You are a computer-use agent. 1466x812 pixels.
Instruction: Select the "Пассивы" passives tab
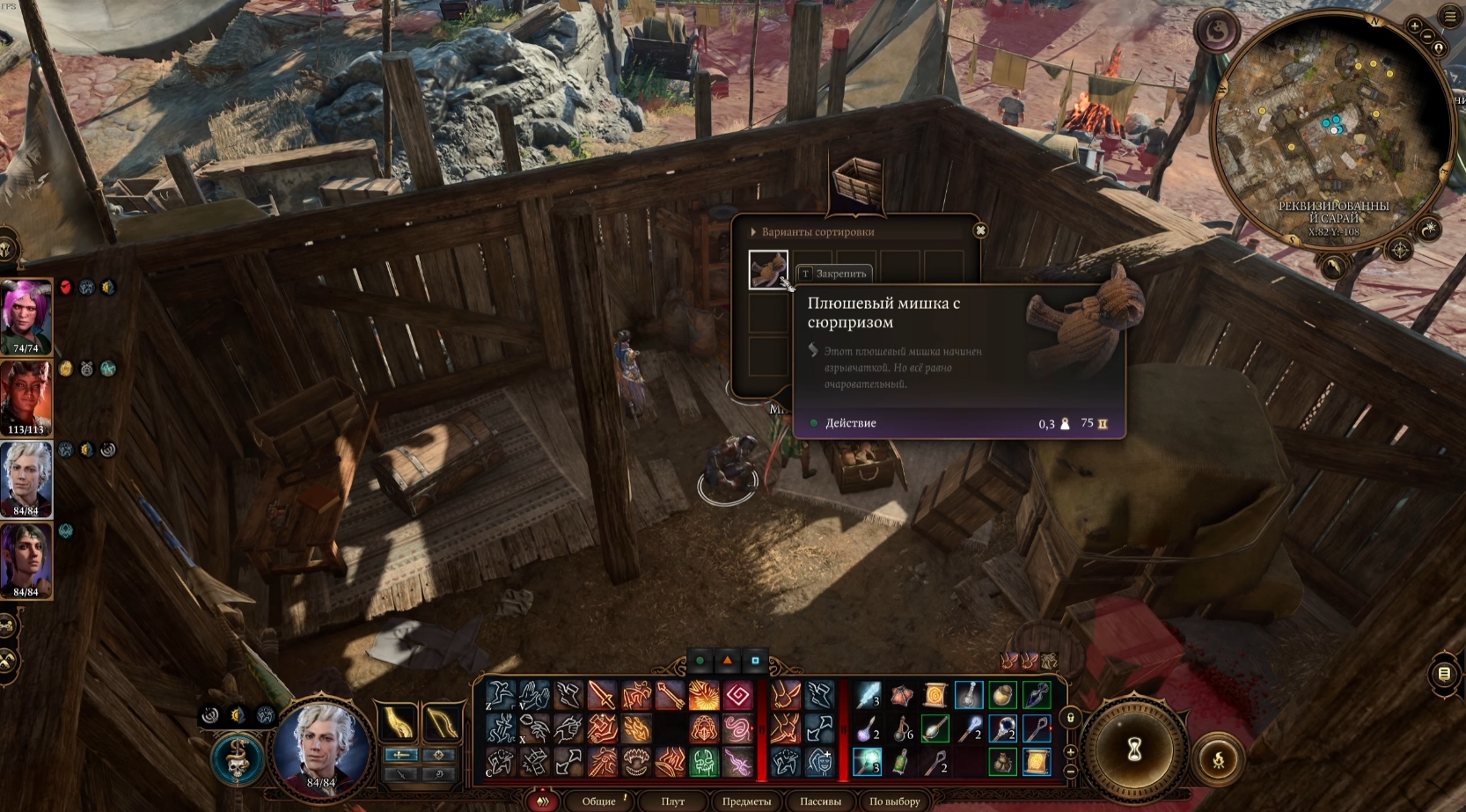click(x=820, y=801)
